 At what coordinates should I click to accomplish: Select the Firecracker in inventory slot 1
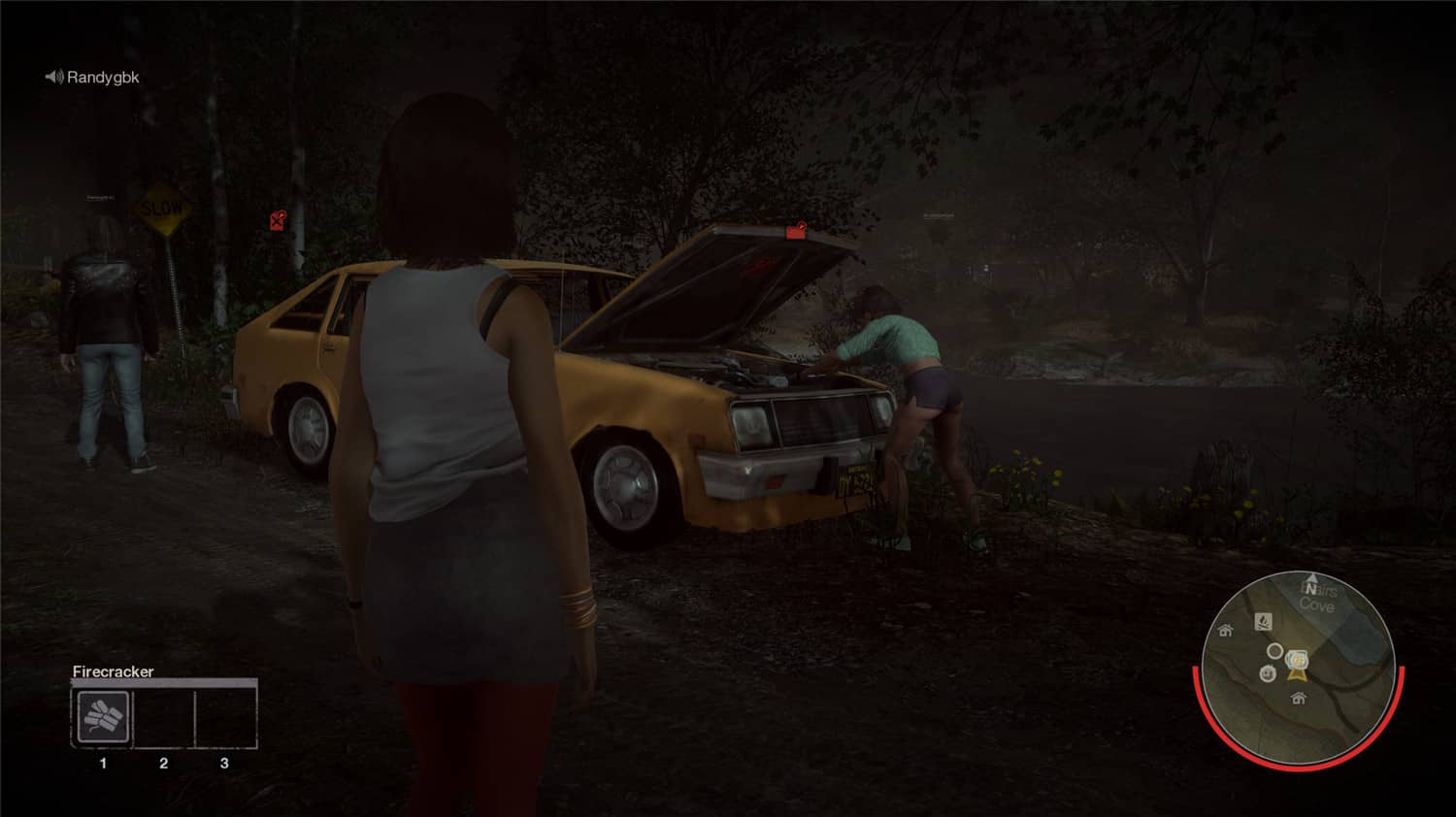point(104,716)
